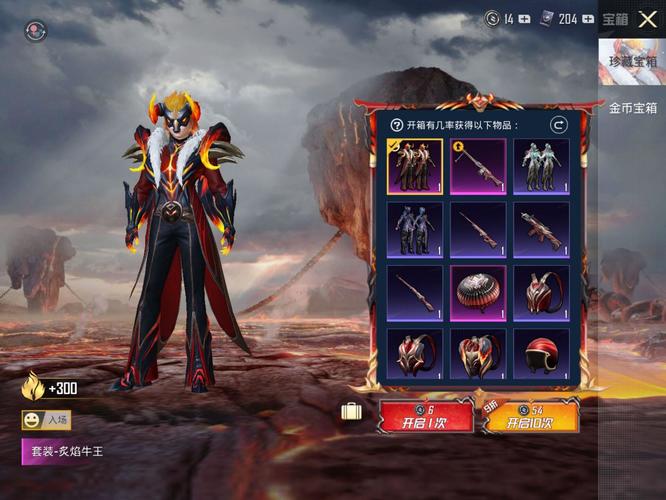Show the drop rate help question mark
This screenshot has width=666, height=500.
pyautogui.click(x=396, y=125)
